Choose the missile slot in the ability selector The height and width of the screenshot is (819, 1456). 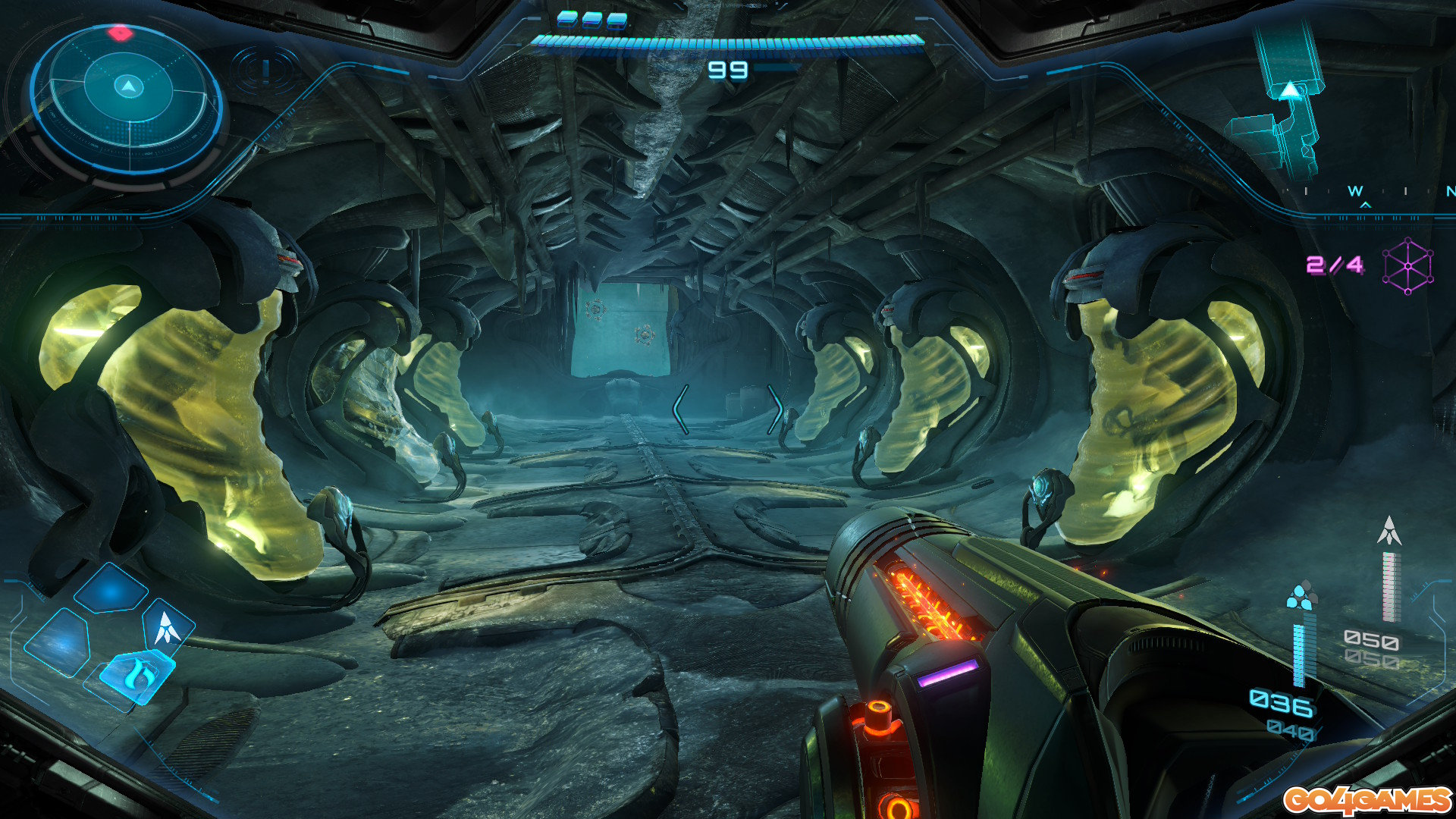click(166, 626)
